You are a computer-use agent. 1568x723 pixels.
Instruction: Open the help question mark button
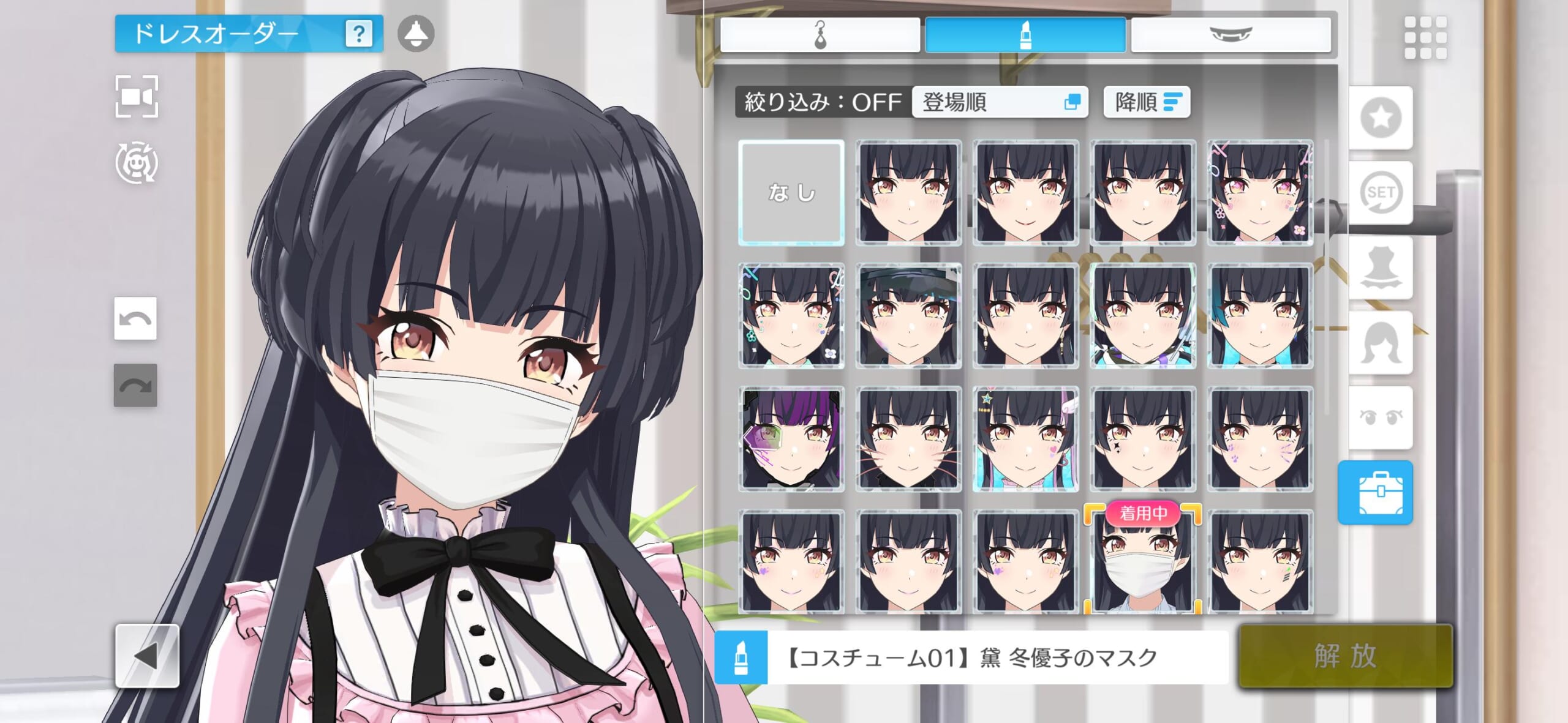[x=359, y=34]
